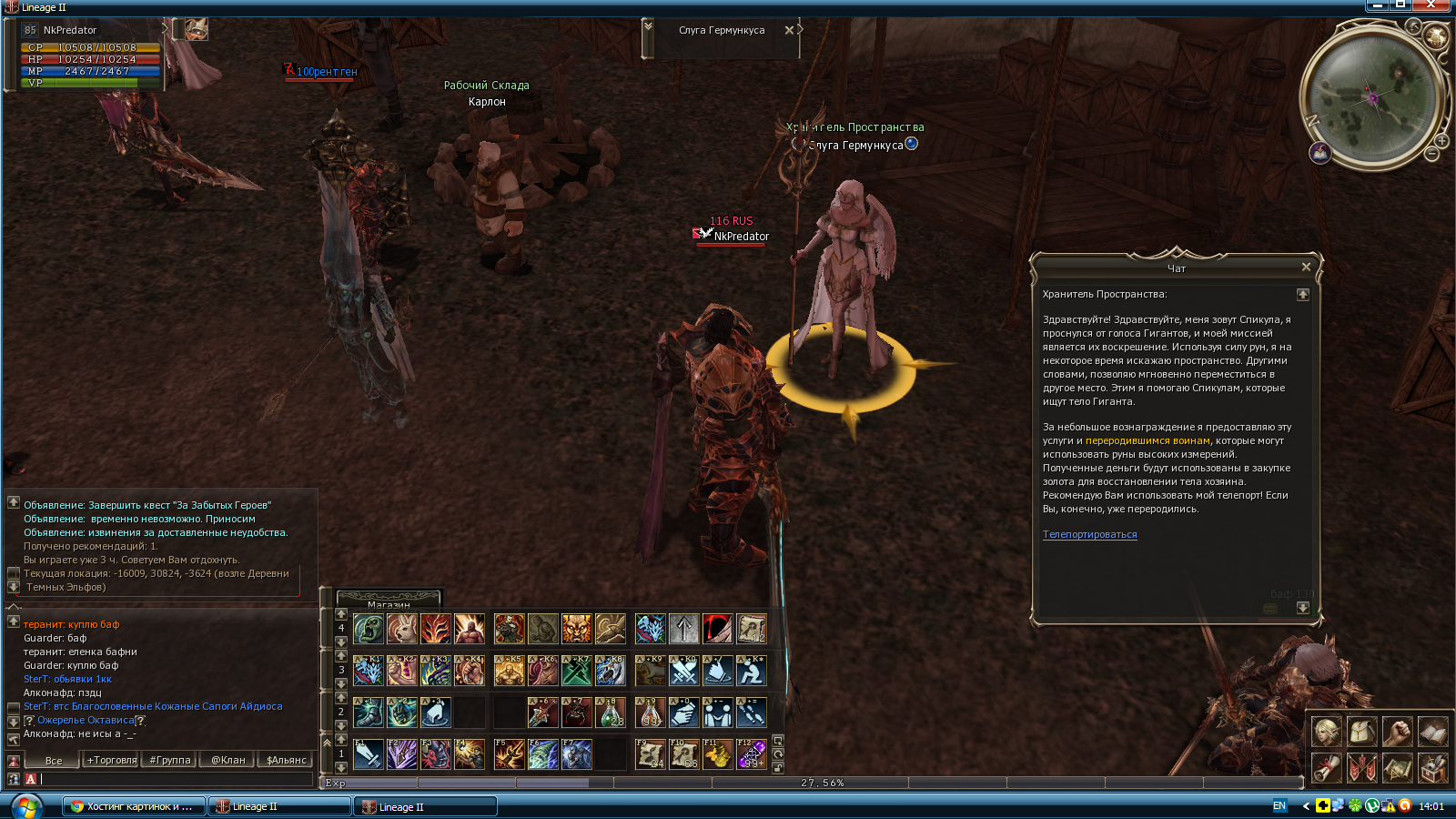Switch to the @Клан chat tab
The height and width of the screenshot is (819, 1456).
pyautogui.click(x=227, y=760)
